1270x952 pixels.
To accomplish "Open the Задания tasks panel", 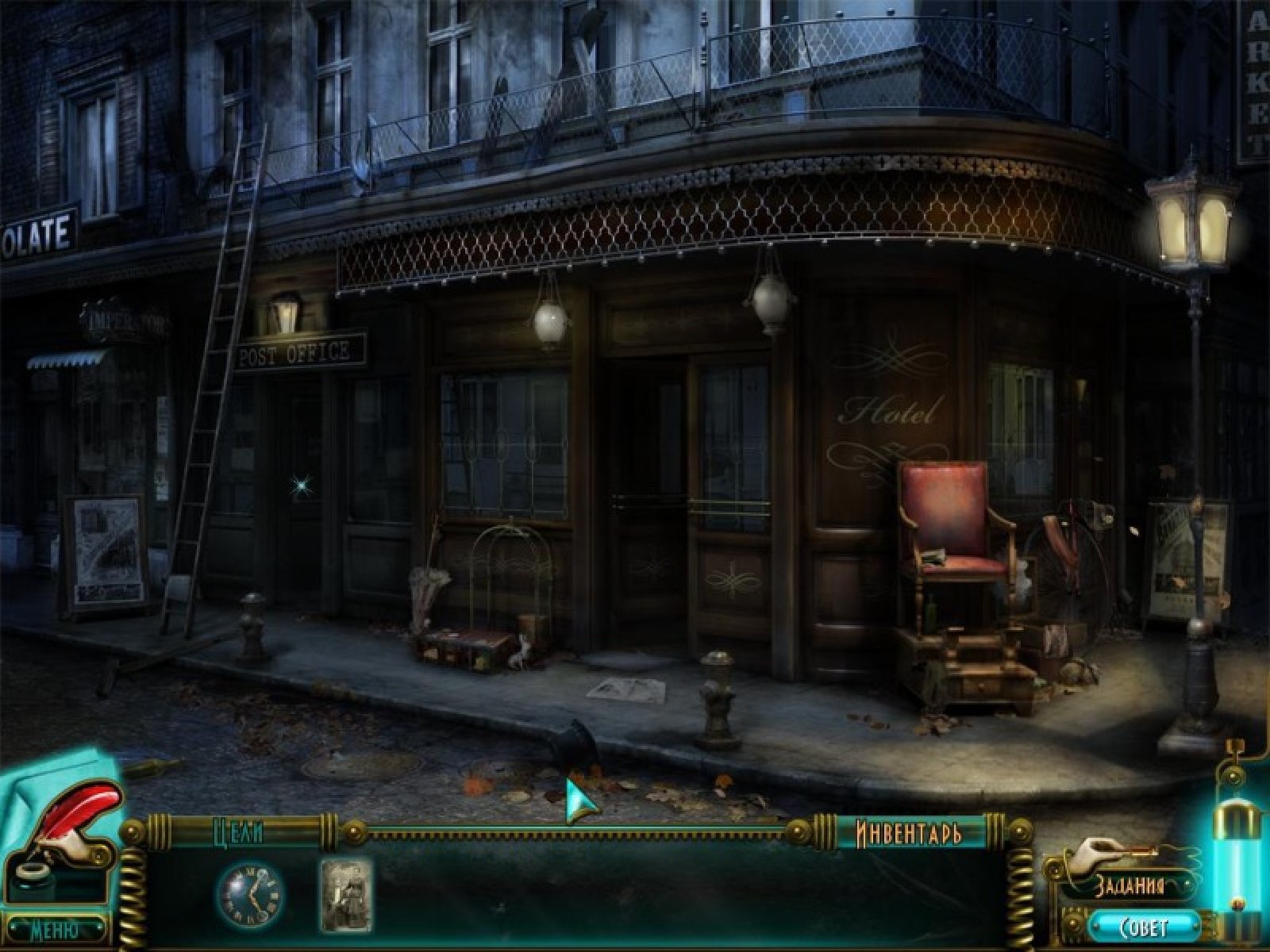I will 1130,886.
